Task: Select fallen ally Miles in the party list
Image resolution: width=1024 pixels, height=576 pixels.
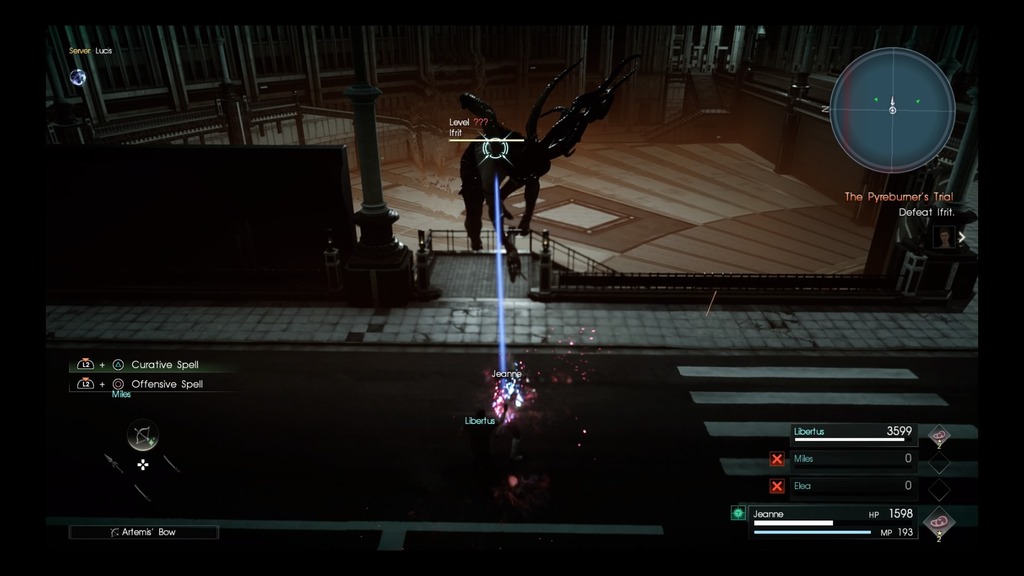Action: [852, 459]
